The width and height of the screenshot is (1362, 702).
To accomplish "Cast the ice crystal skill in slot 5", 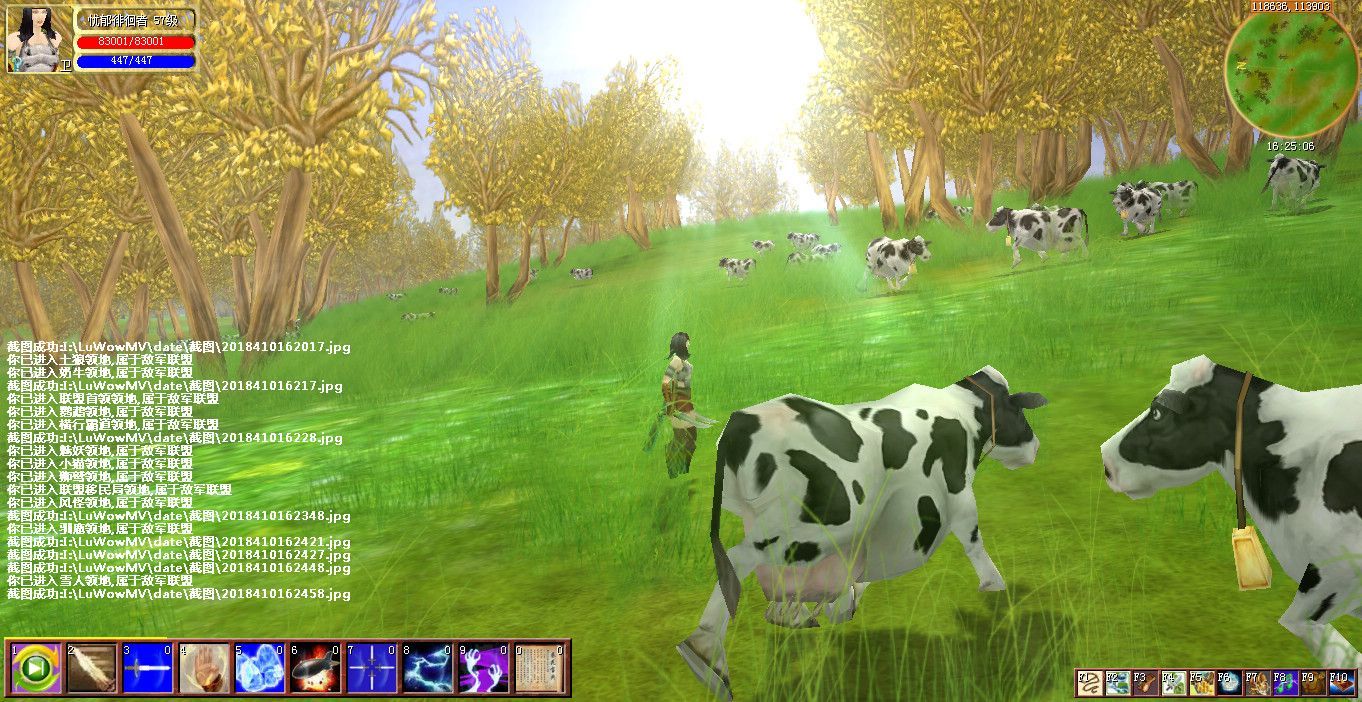I will click(260, 668).
